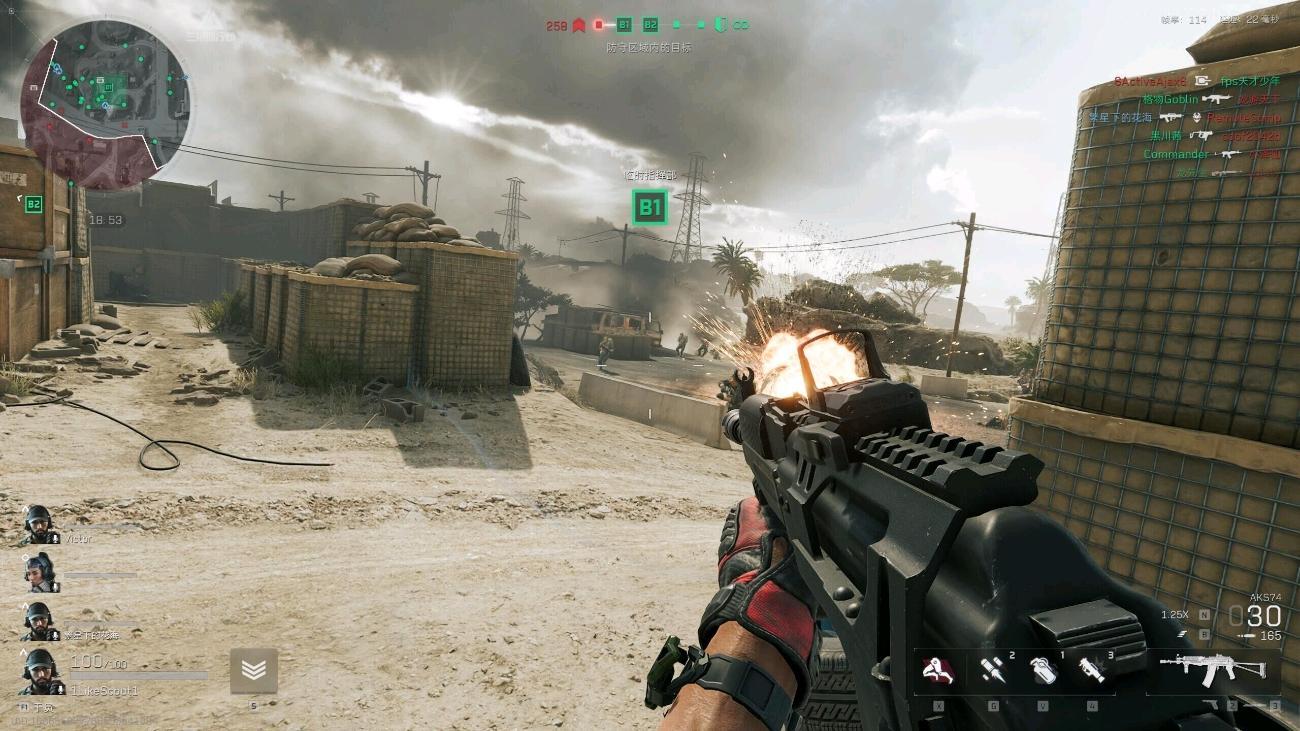Click the B2 marker beside the crates
The image size is (1300, 731).
(x=34, y=204)
